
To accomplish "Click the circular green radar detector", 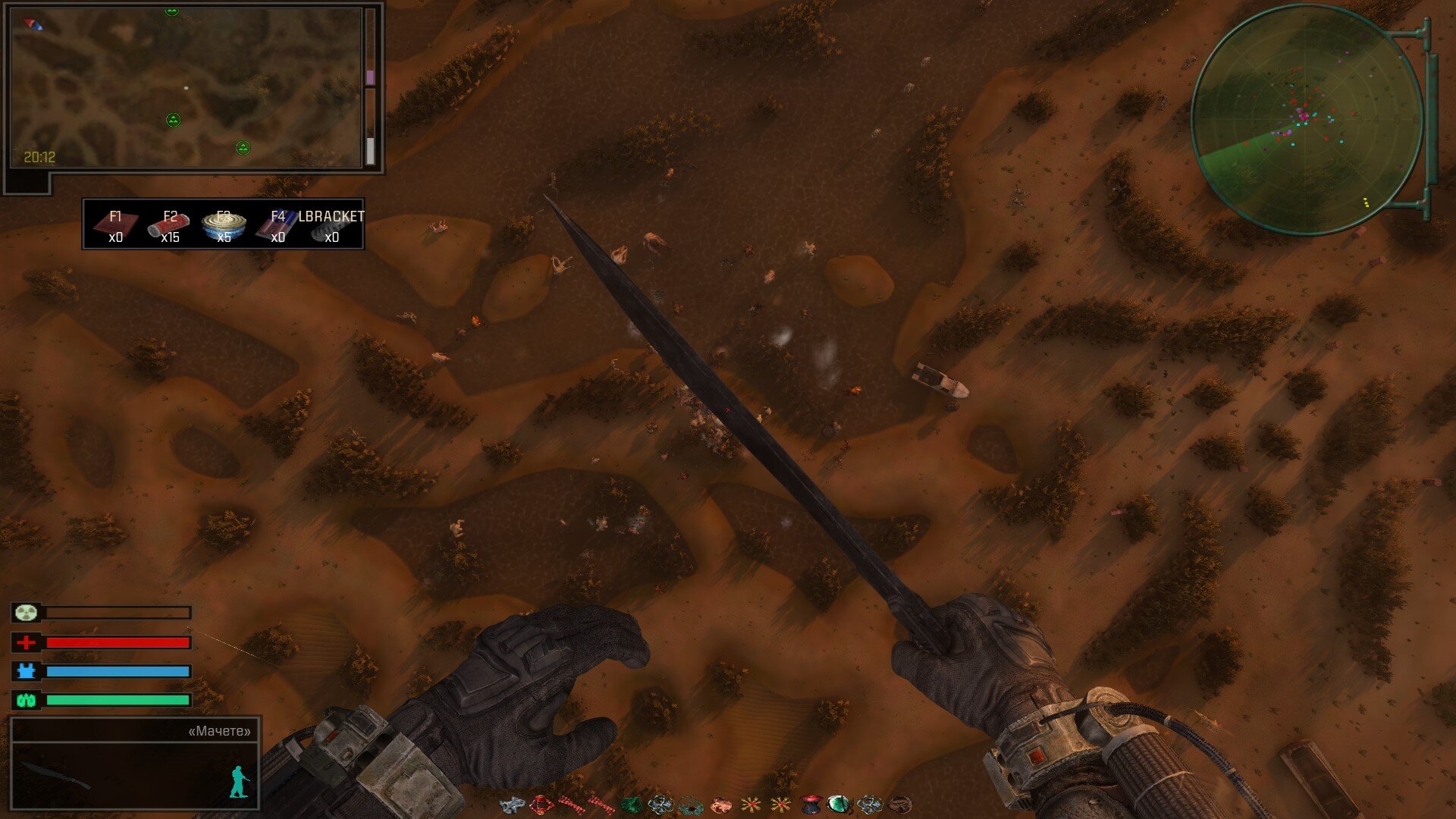I will 1306,119.
